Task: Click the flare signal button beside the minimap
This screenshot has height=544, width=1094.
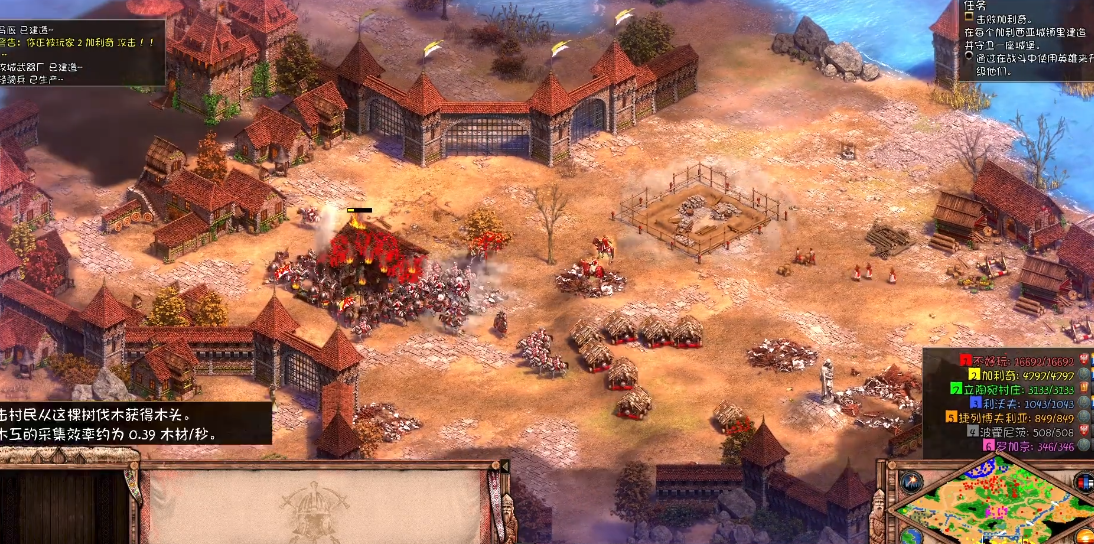Action: (910, 481)
